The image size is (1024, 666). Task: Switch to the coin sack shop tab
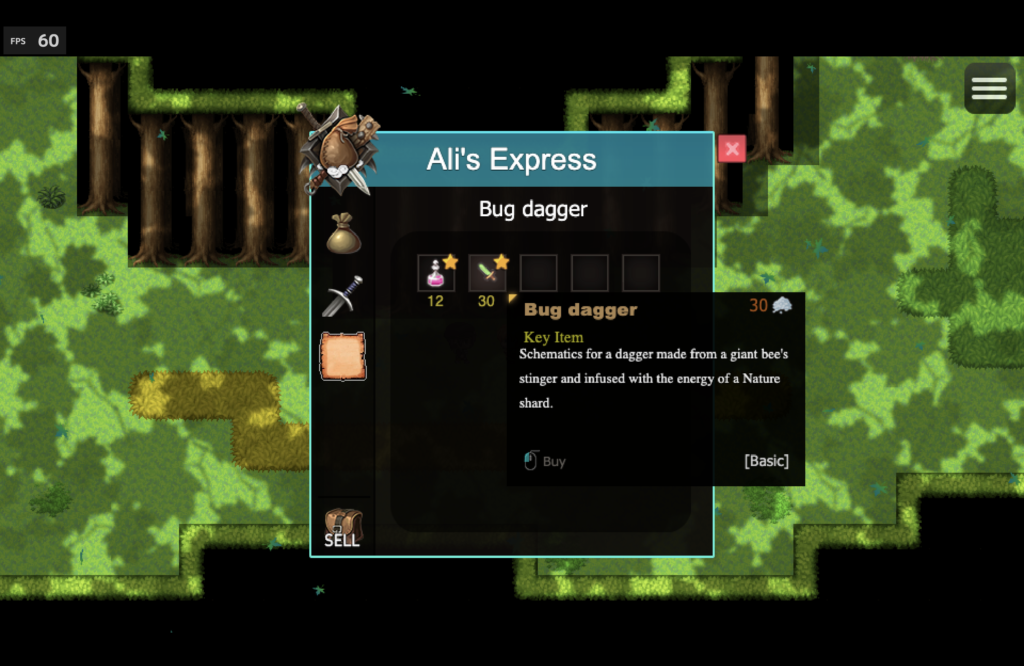(342, 234)
